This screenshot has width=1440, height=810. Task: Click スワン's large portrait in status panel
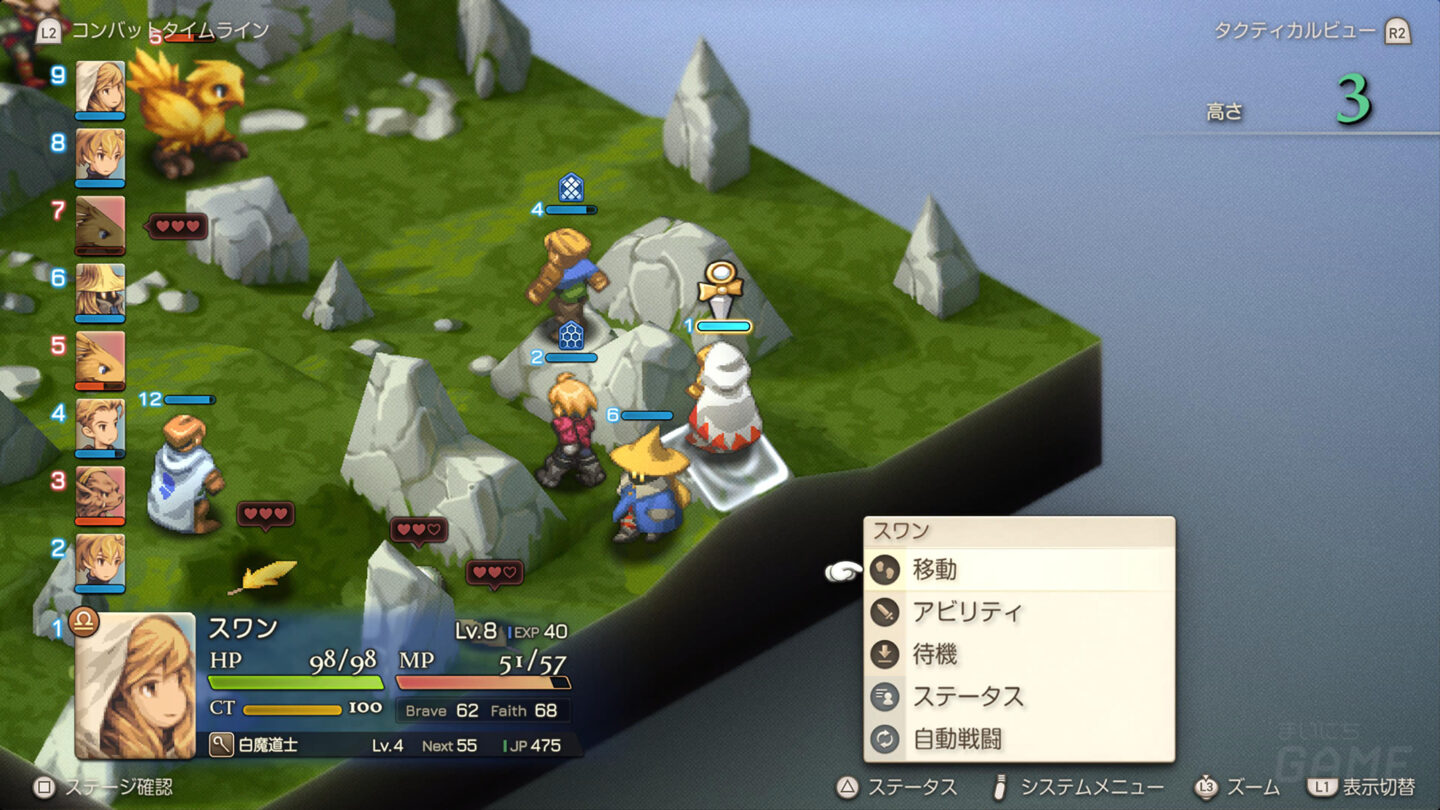click(x=135, y=686)
